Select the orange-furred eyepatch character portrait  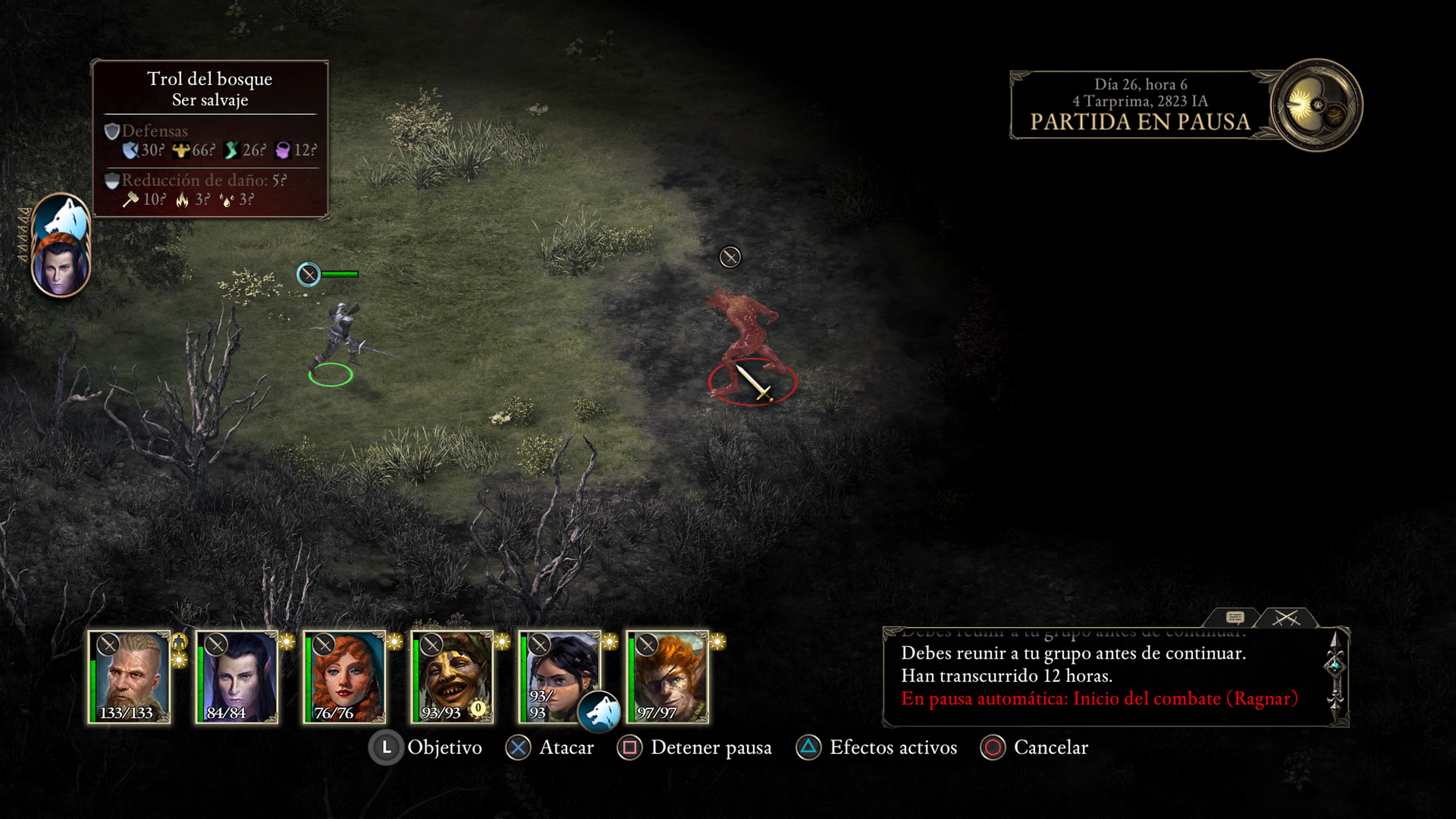(667, 676)
